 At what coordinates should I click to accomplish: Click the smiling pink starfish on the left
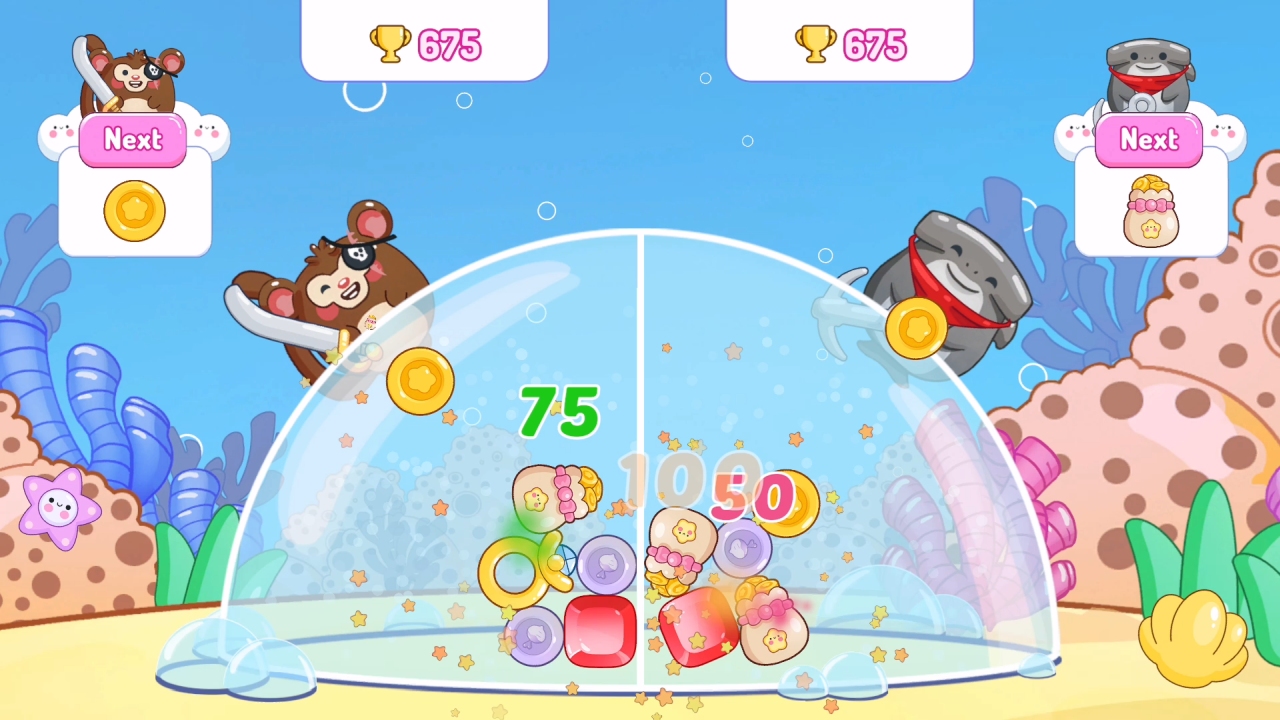(62, 510)
